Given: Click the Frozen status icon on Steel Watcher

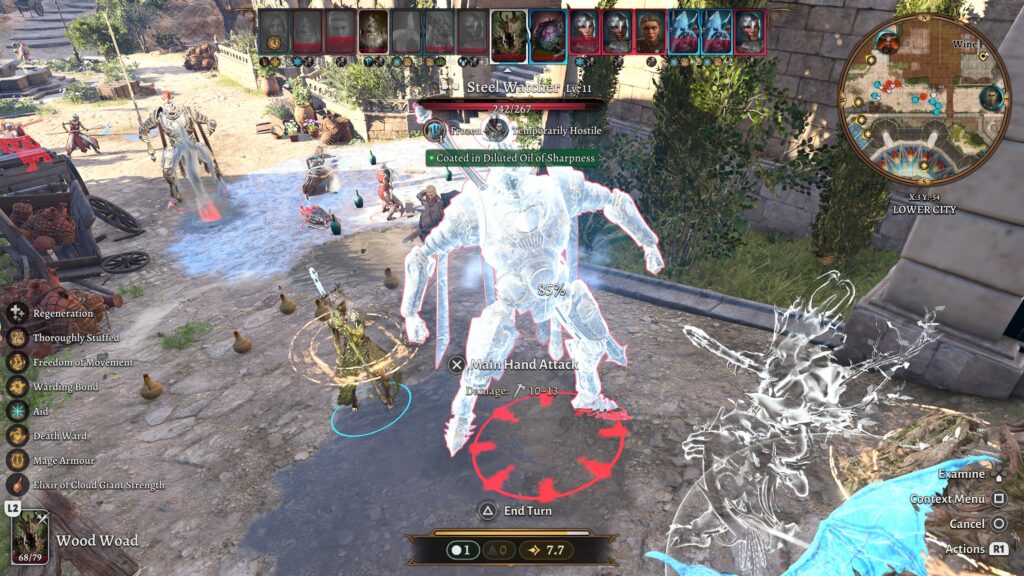Looking at the screenshot, I should 435,130.
